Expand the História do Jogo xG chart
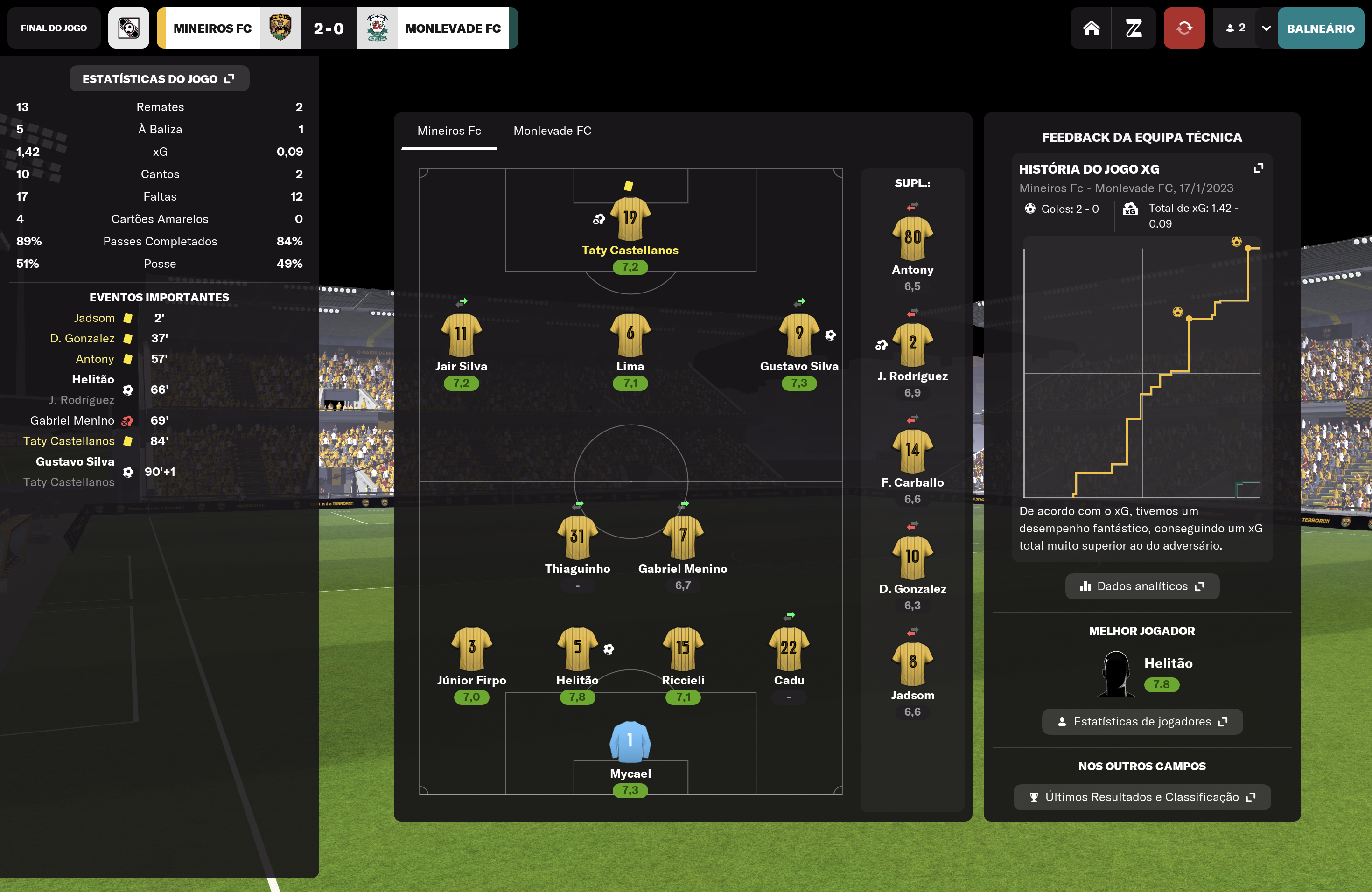The image size is (1372, 892). [1259, 168]
